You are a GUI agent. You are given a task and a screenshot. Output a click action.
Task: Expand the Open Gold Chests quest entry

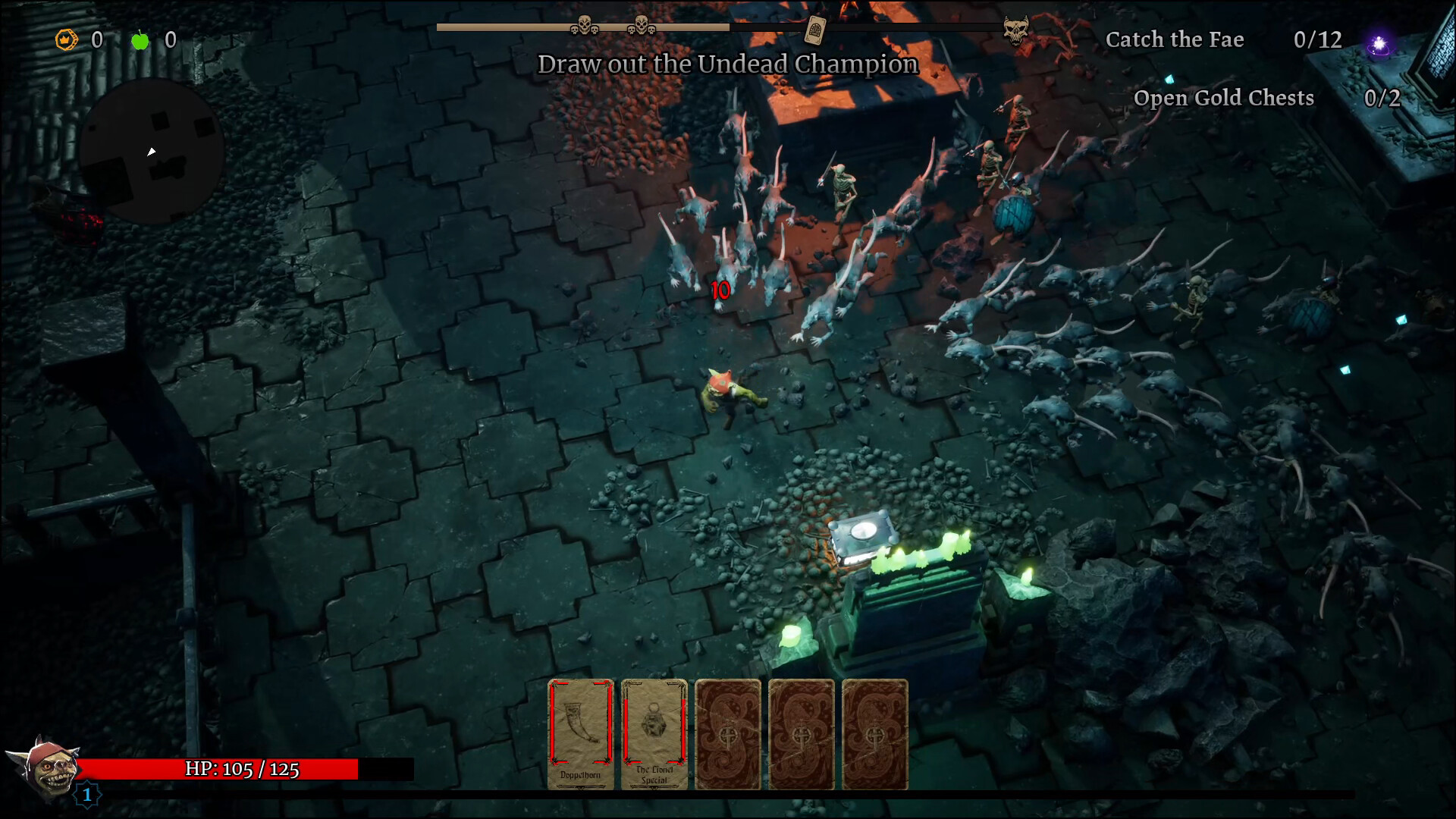[1223, 98]
